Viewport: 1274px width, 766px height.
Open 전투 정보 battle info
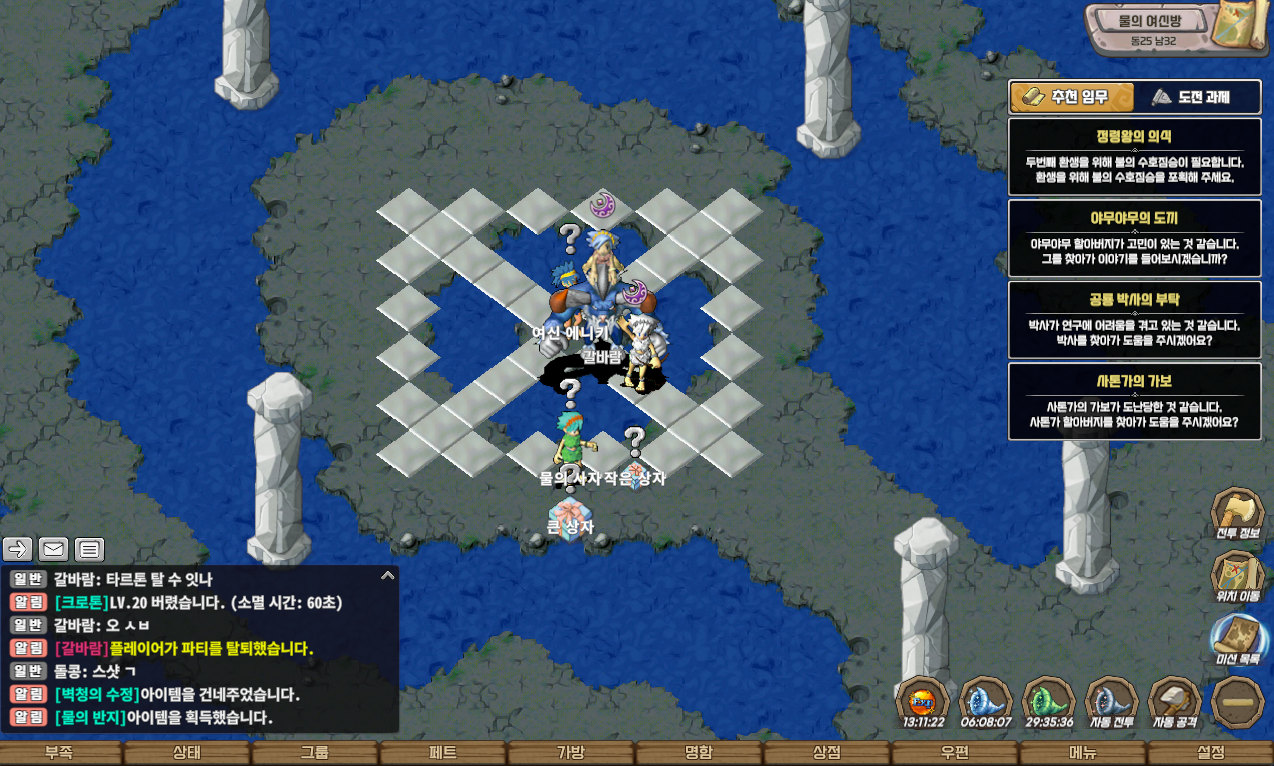tap(1238, 514)
